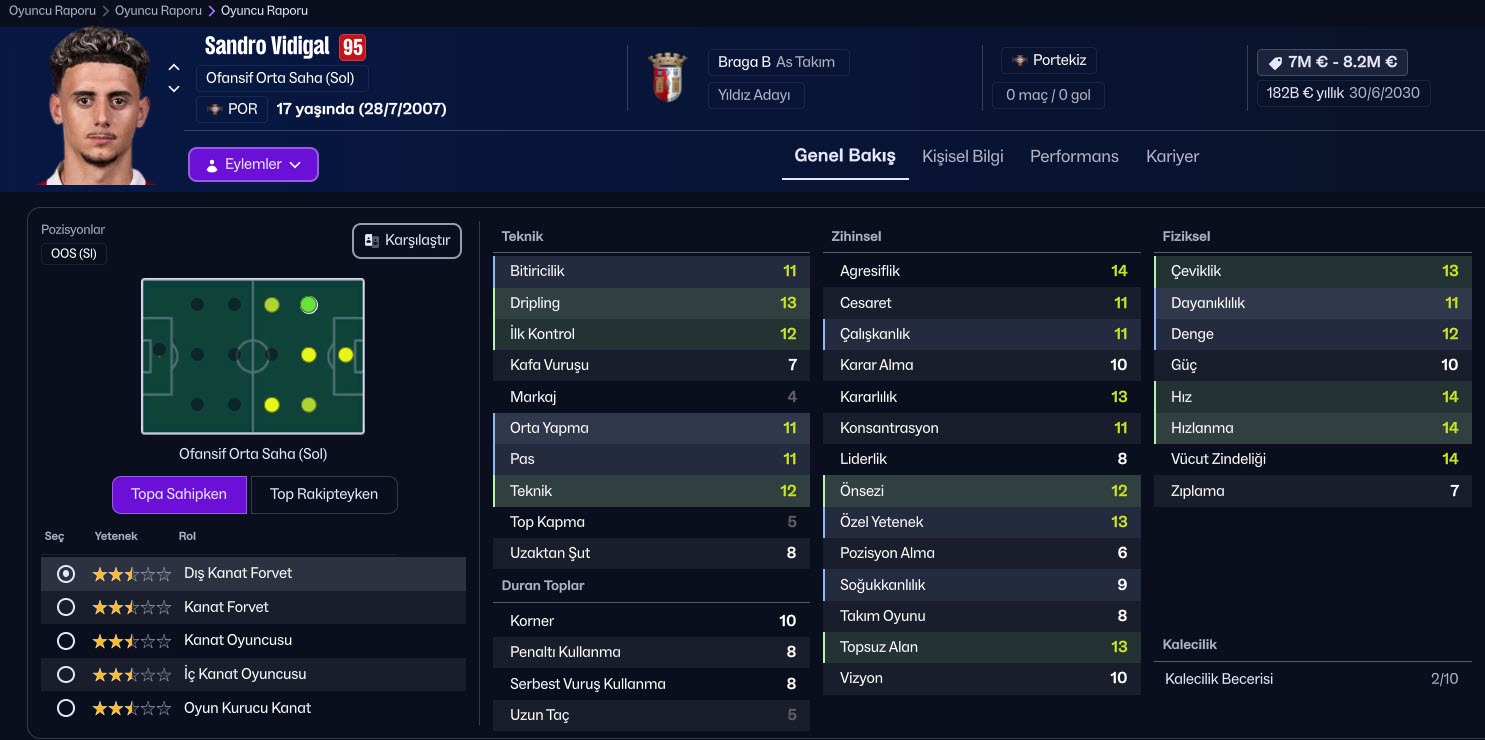
Task: Go to previous player with up arrow
Action: [x=174, y=67]
